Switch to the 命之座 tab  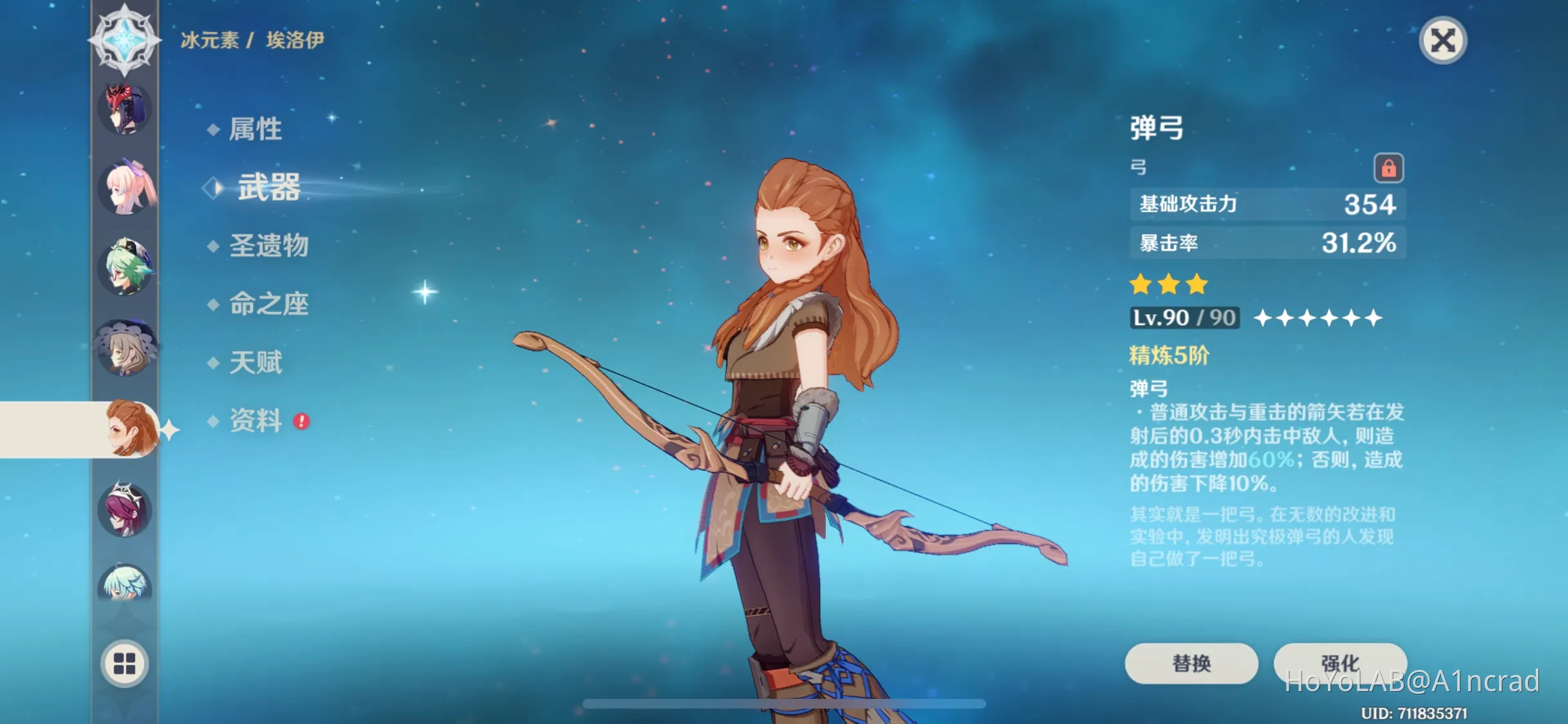coord(268,304)
